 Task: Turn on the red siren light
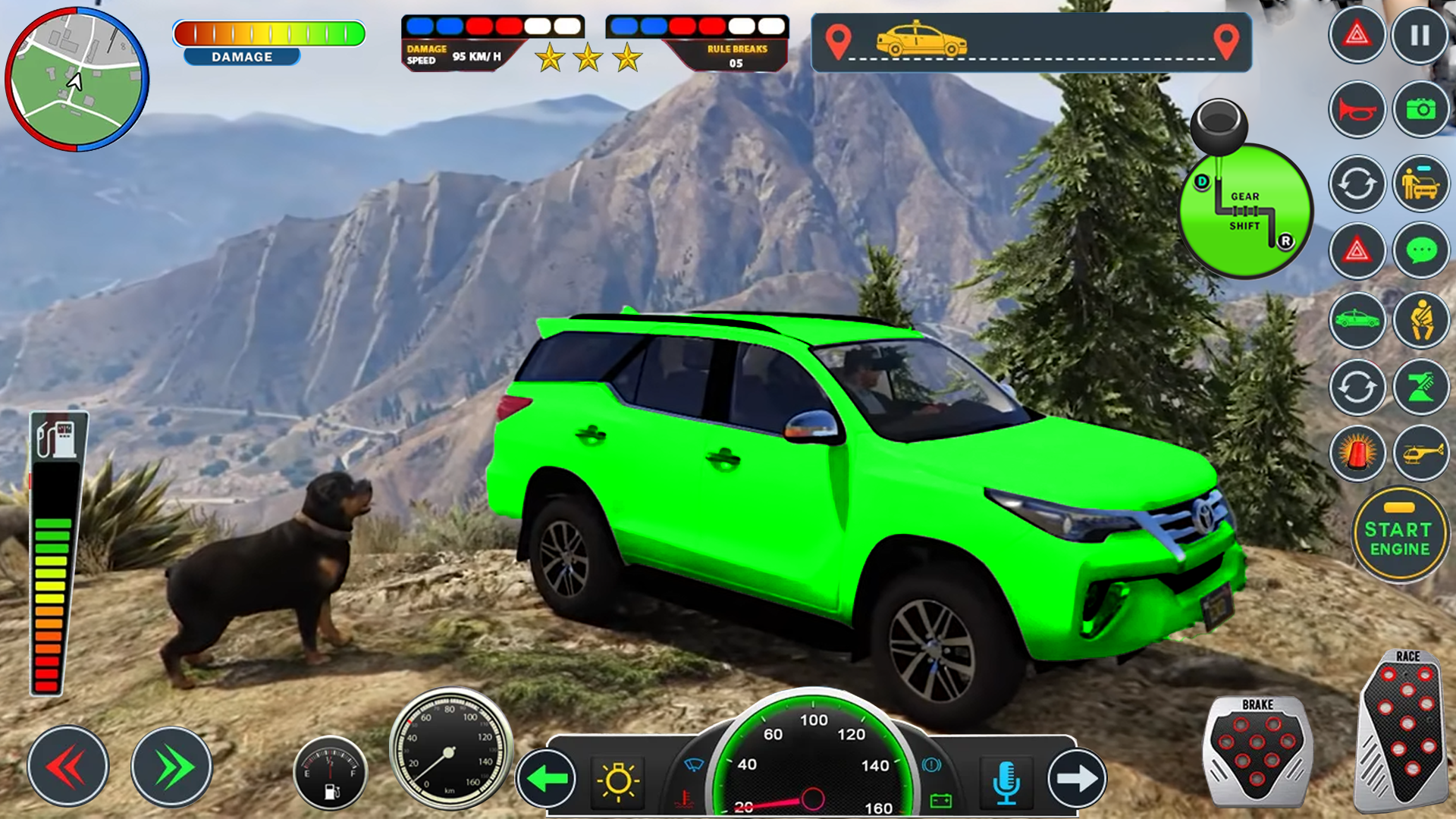pyautogui.click(x=1357, y=453)
